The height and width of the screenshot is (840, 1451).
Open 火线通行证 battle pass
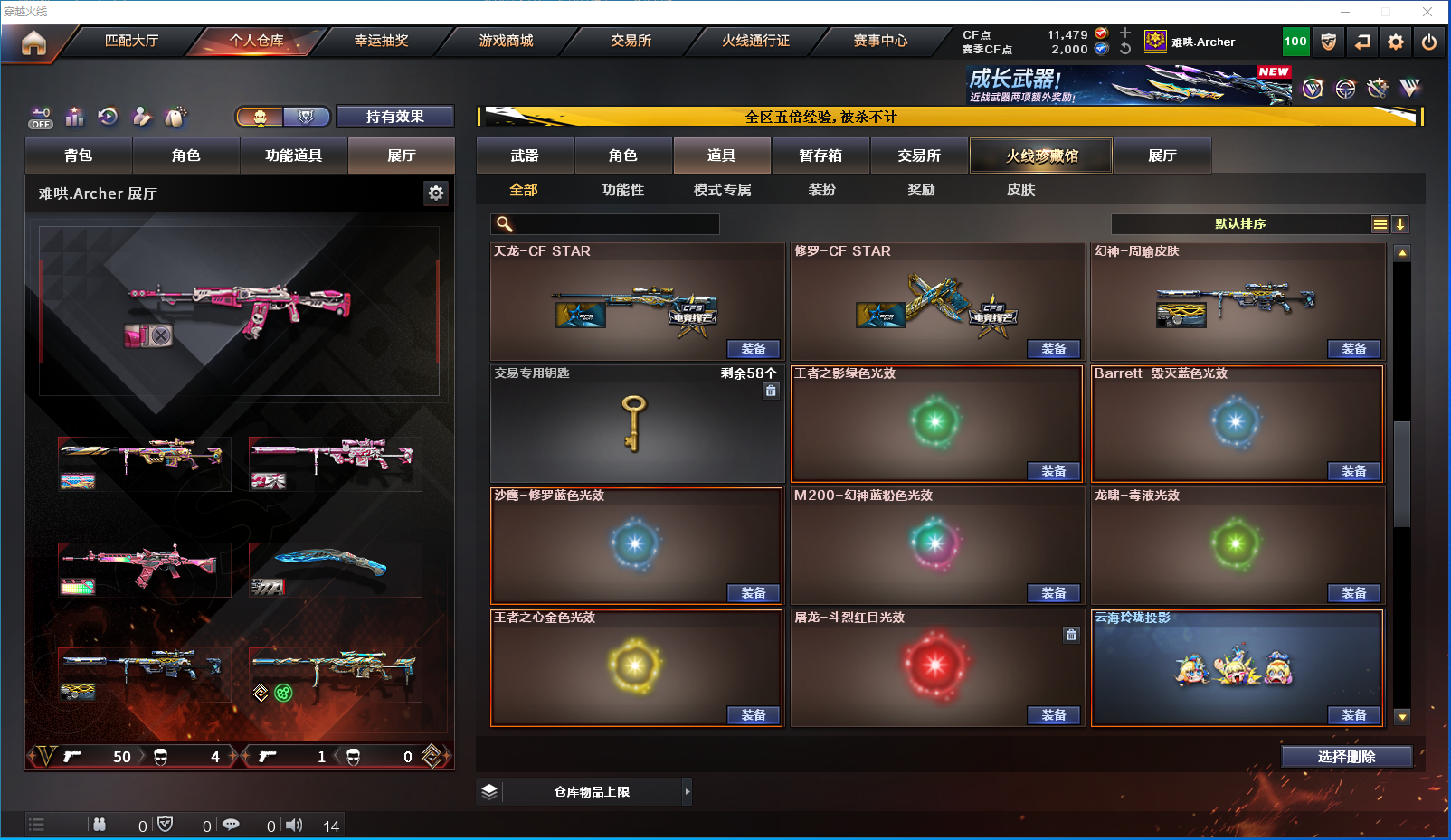point(755,41)
